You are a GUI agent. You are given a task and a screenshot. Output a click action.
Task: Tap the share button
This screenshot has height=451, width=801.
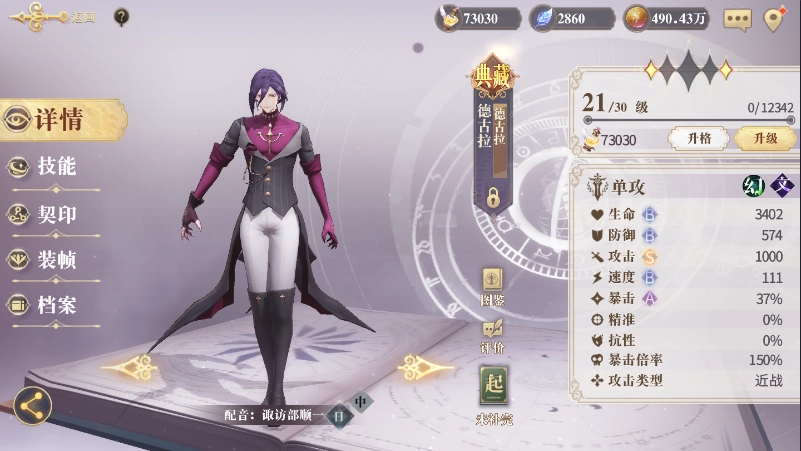tap(32, 406)
